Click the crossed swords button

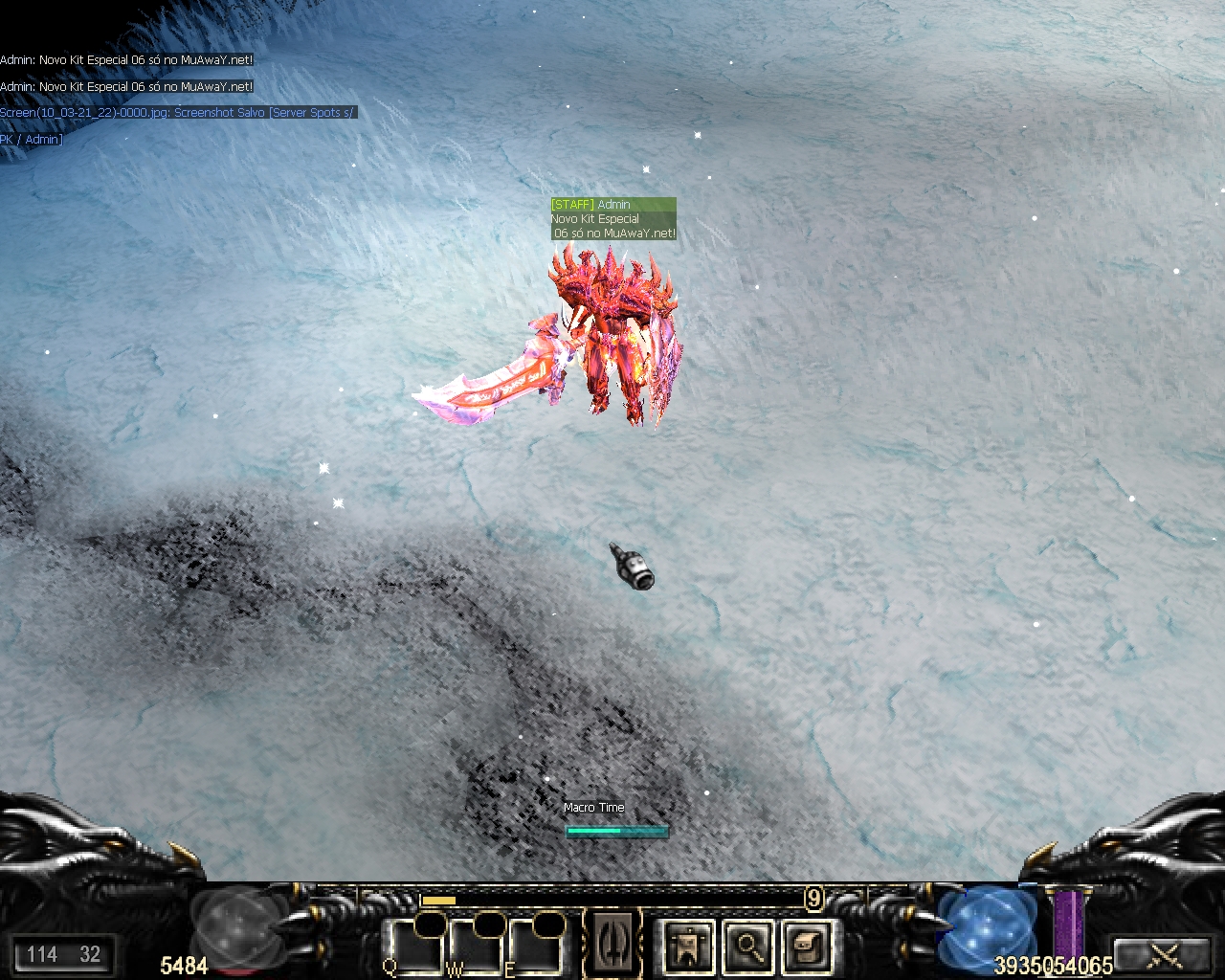coord(1166,954)
